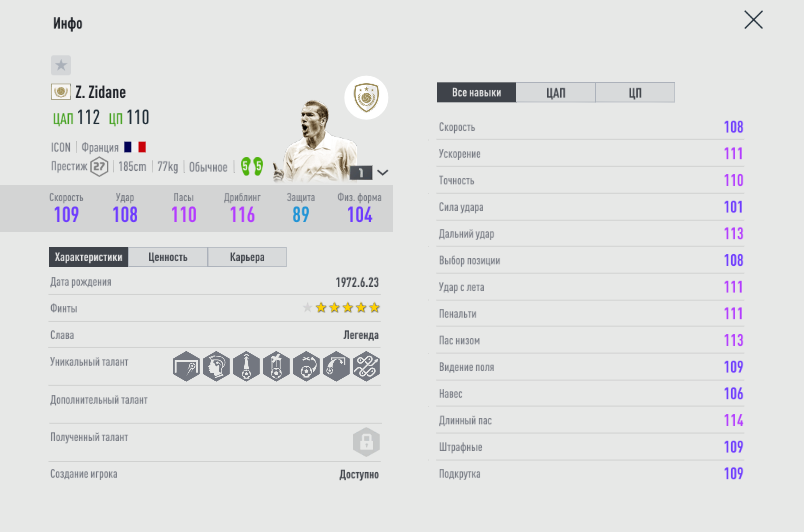The height and width of the screenshot is (532, 804).
Task: Expand the card level dropdown arrow
Action: point(382,172)
